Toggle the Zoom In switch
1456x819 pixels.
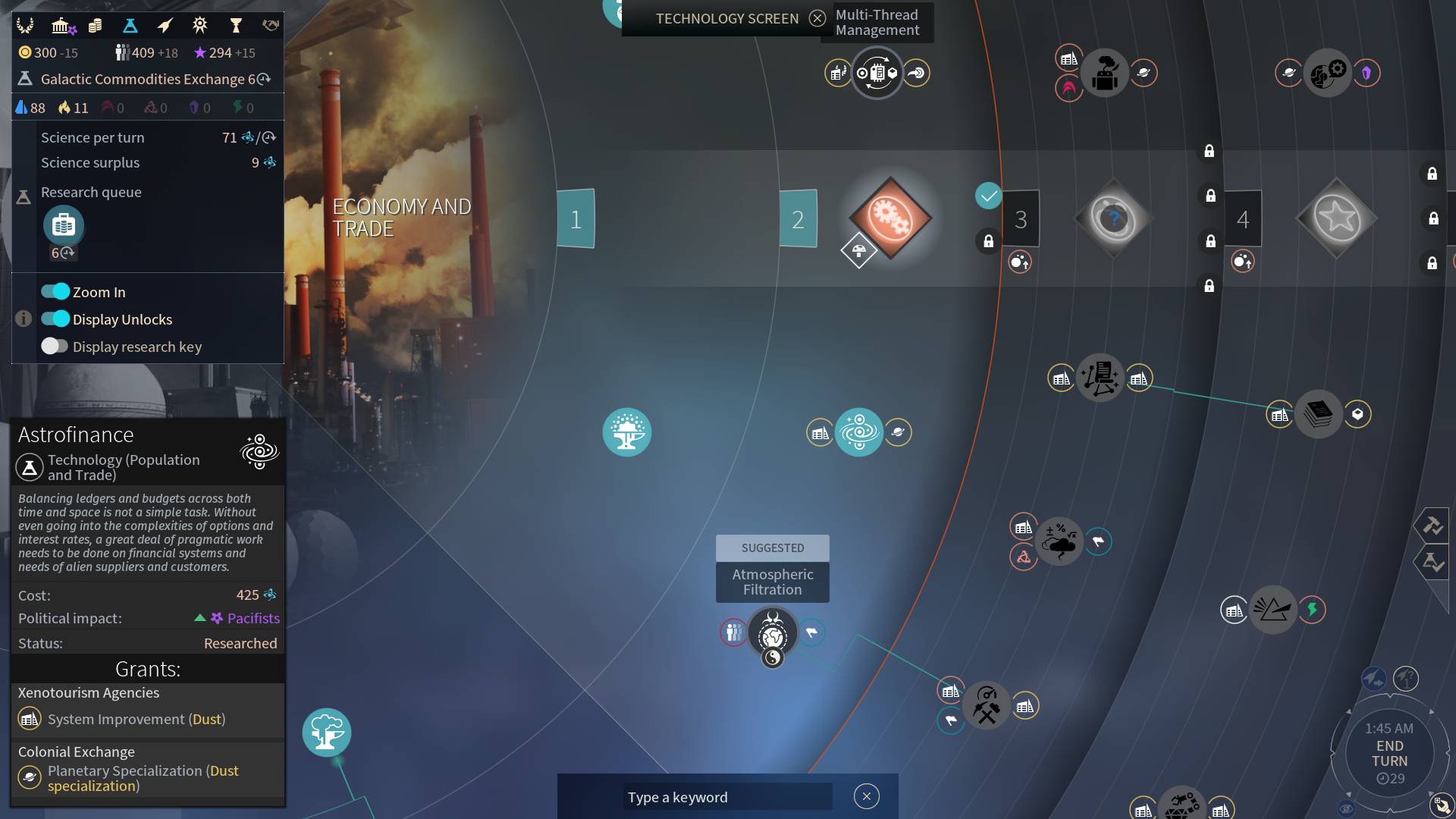point(55,292)
